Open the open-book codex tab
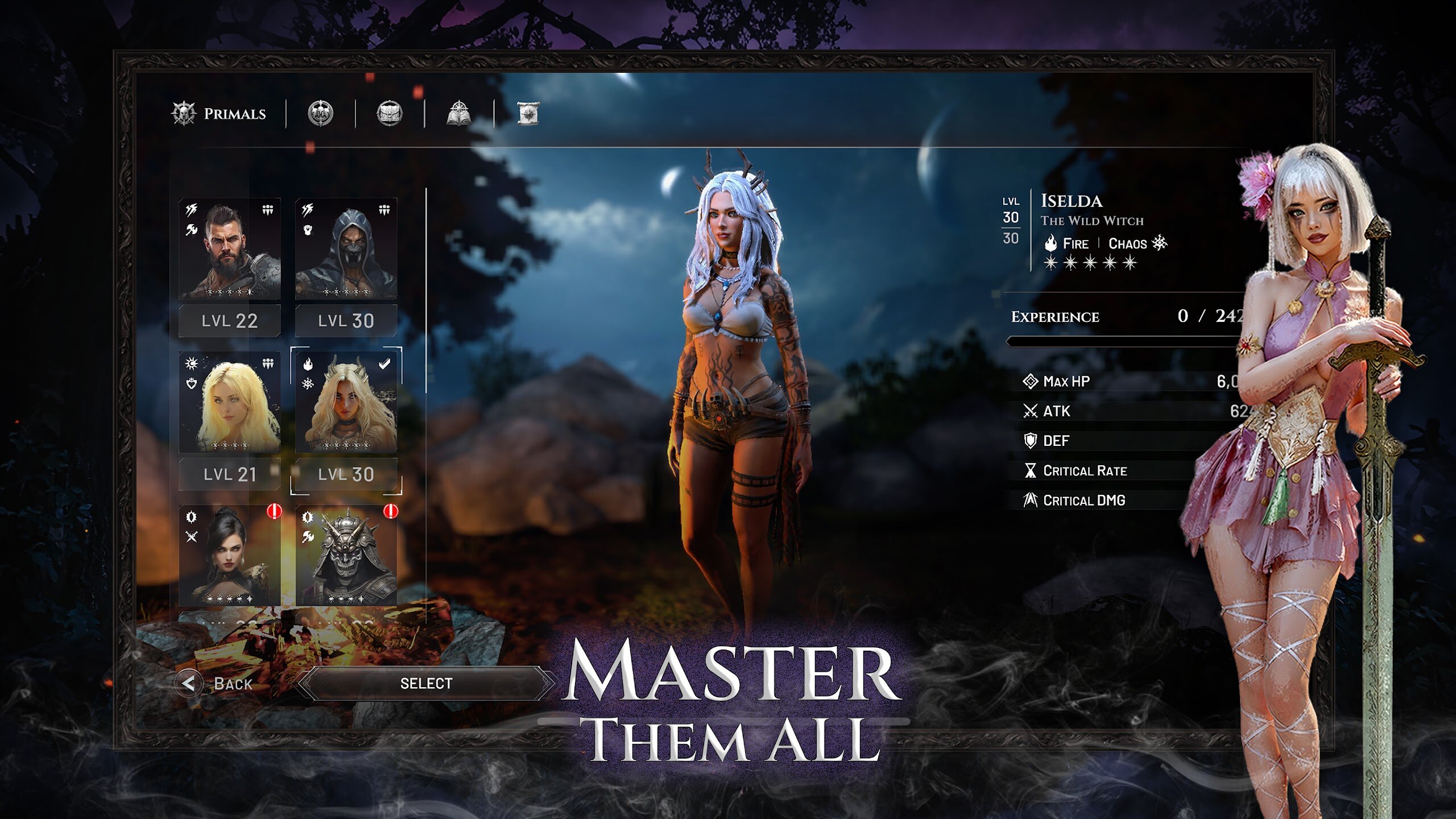This screenshot has width=1456, height=819. point(459,114)
